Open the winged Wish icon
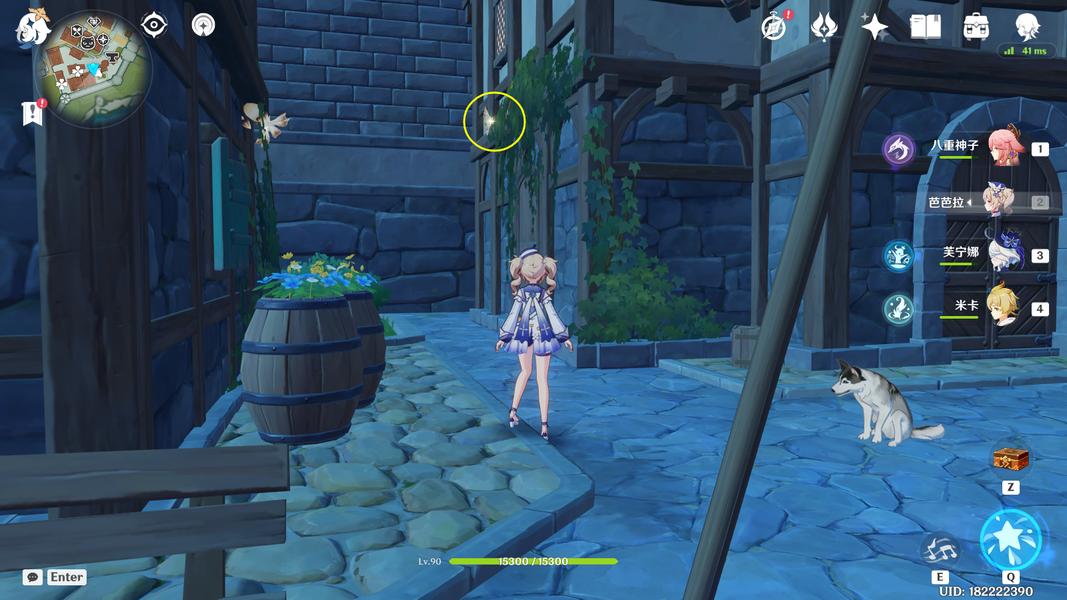This screenshot has width=1067, height=600. (x=824, y=27)
